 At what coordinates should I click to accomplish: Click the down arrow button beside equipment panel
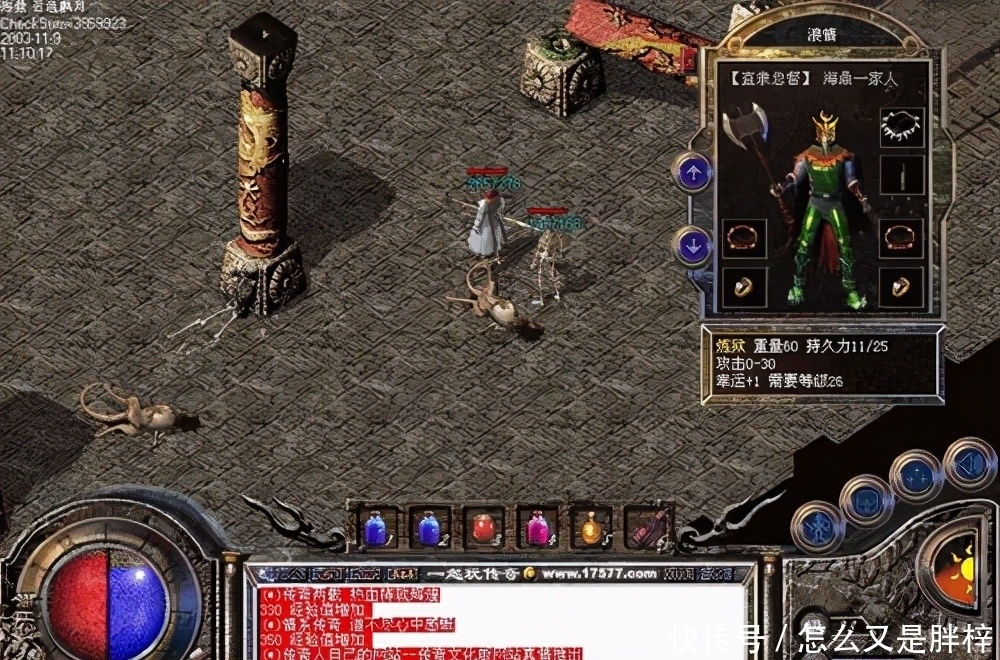click(x=692, y=245)
